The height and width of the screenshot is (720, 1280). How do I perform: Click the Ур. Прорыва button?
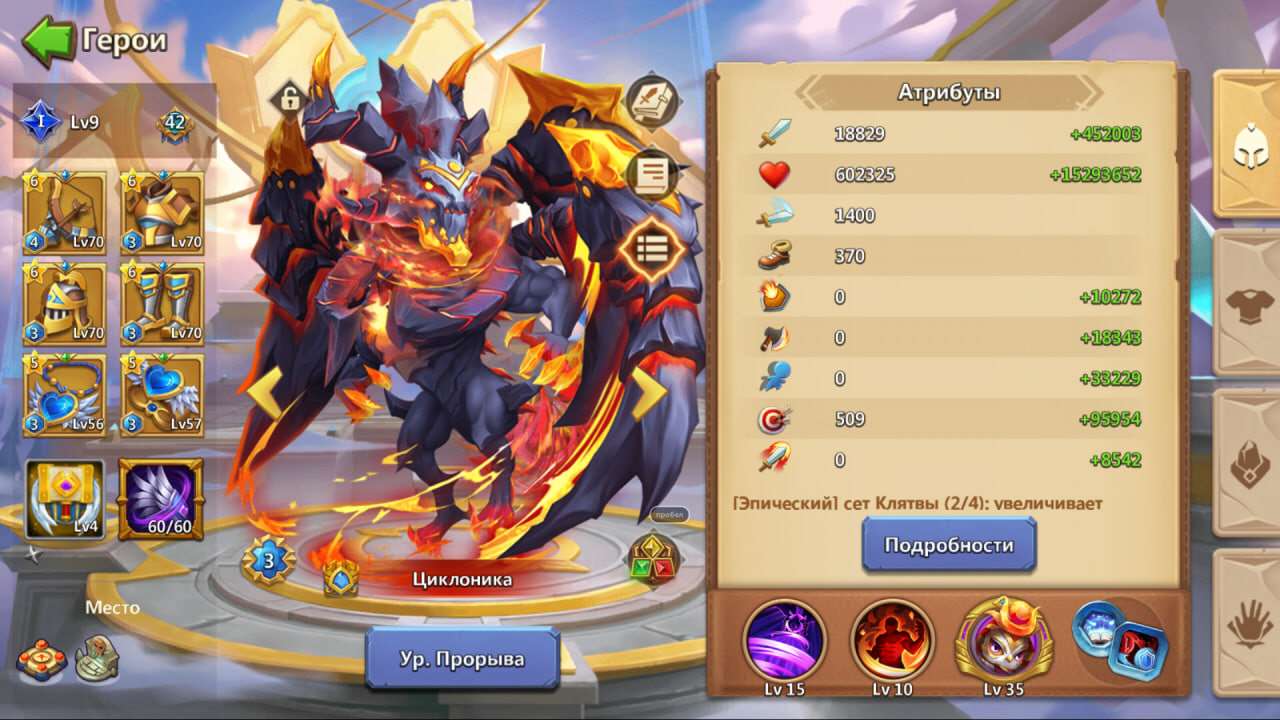pos(462,658)
